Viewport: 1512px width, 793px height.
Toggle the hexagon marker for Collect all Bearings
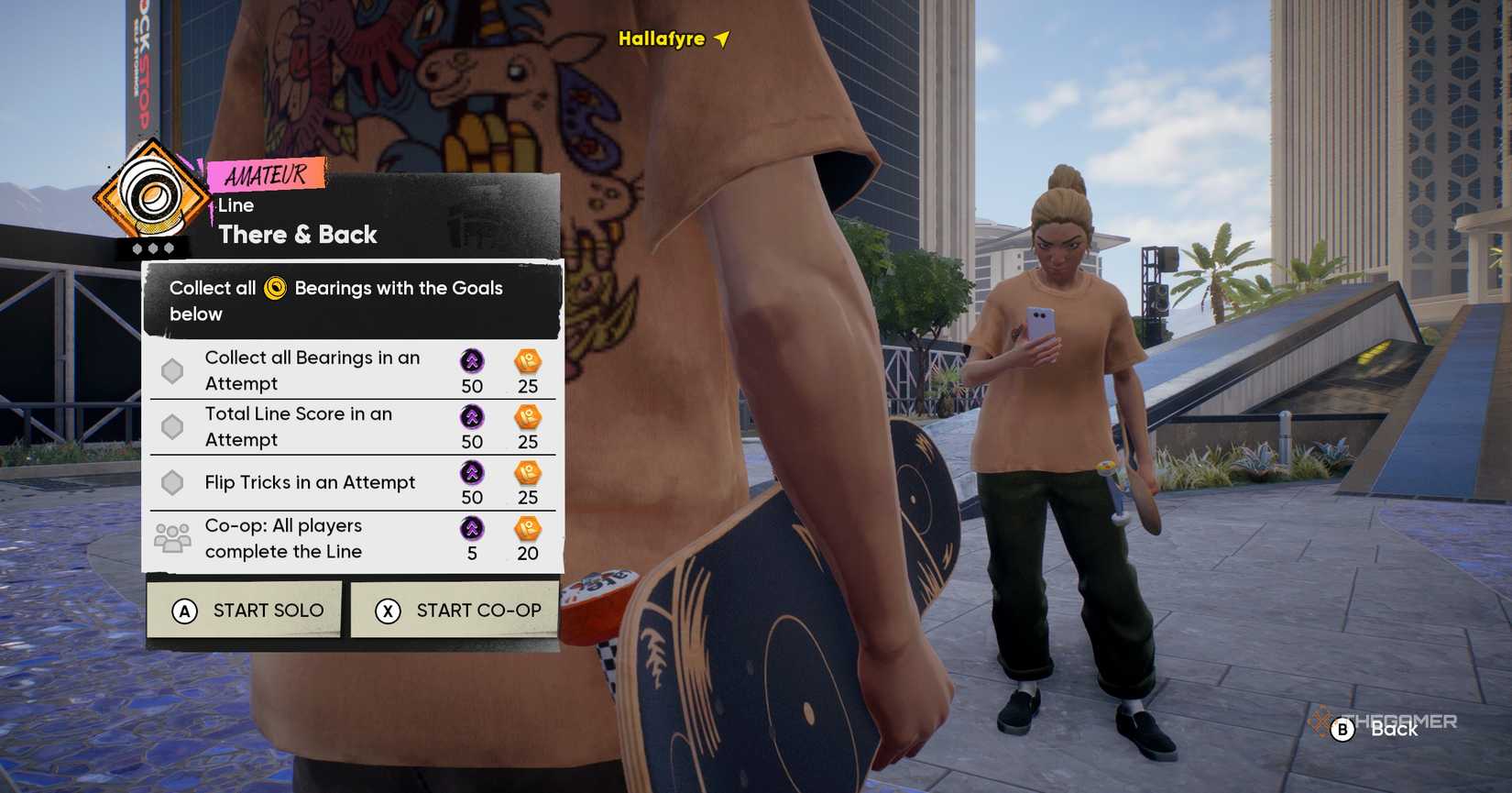pyautogui.click(x=171, y=370)
